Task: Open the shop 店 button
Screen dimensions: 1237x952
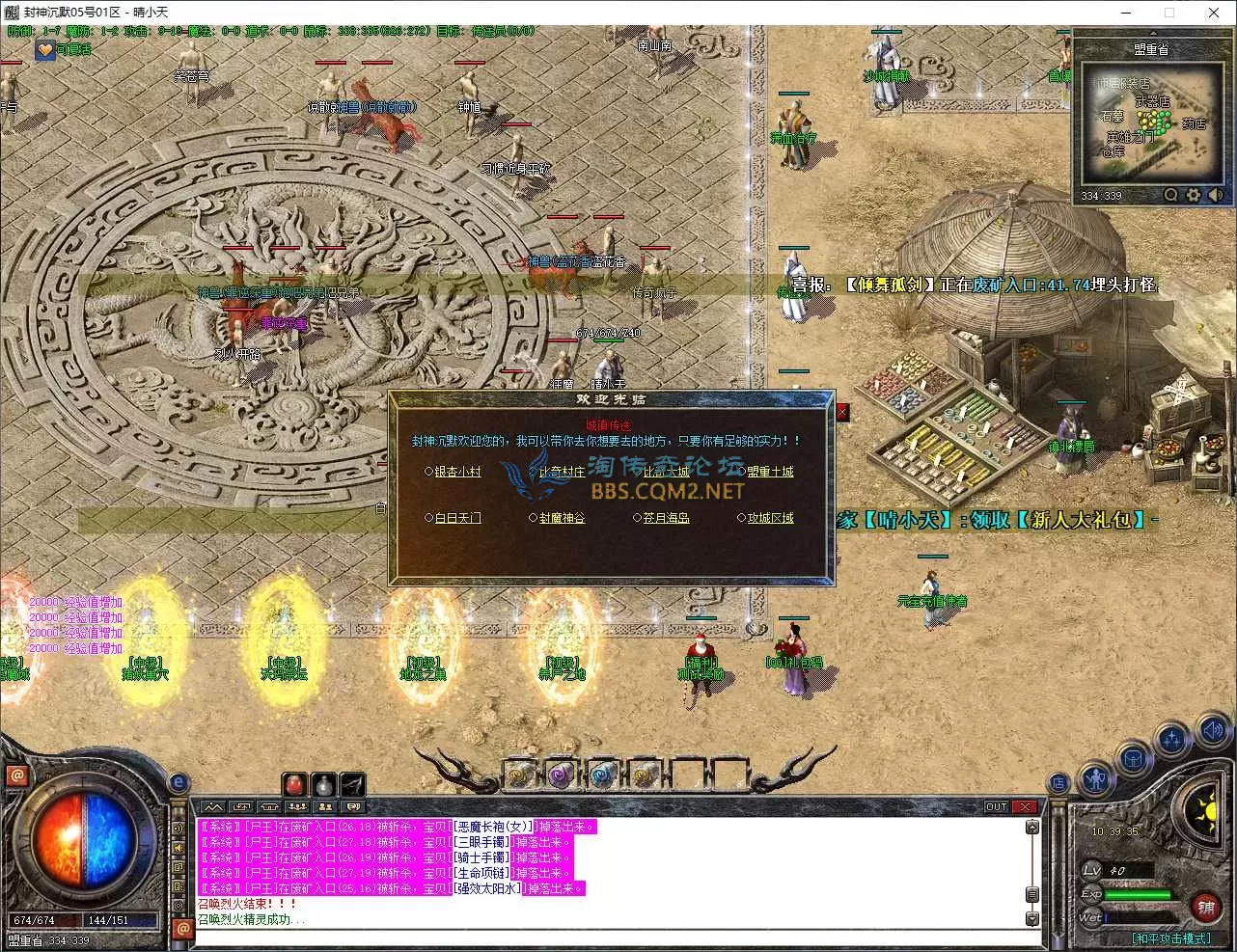Action: (1058, 782)
